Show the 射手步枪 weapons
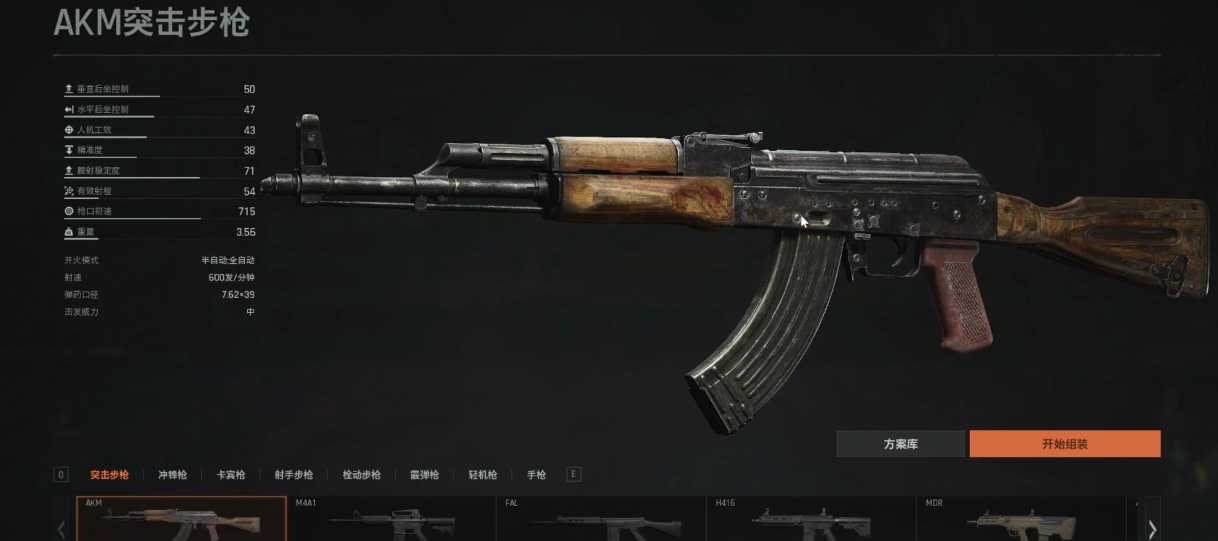 pos(293,475)
